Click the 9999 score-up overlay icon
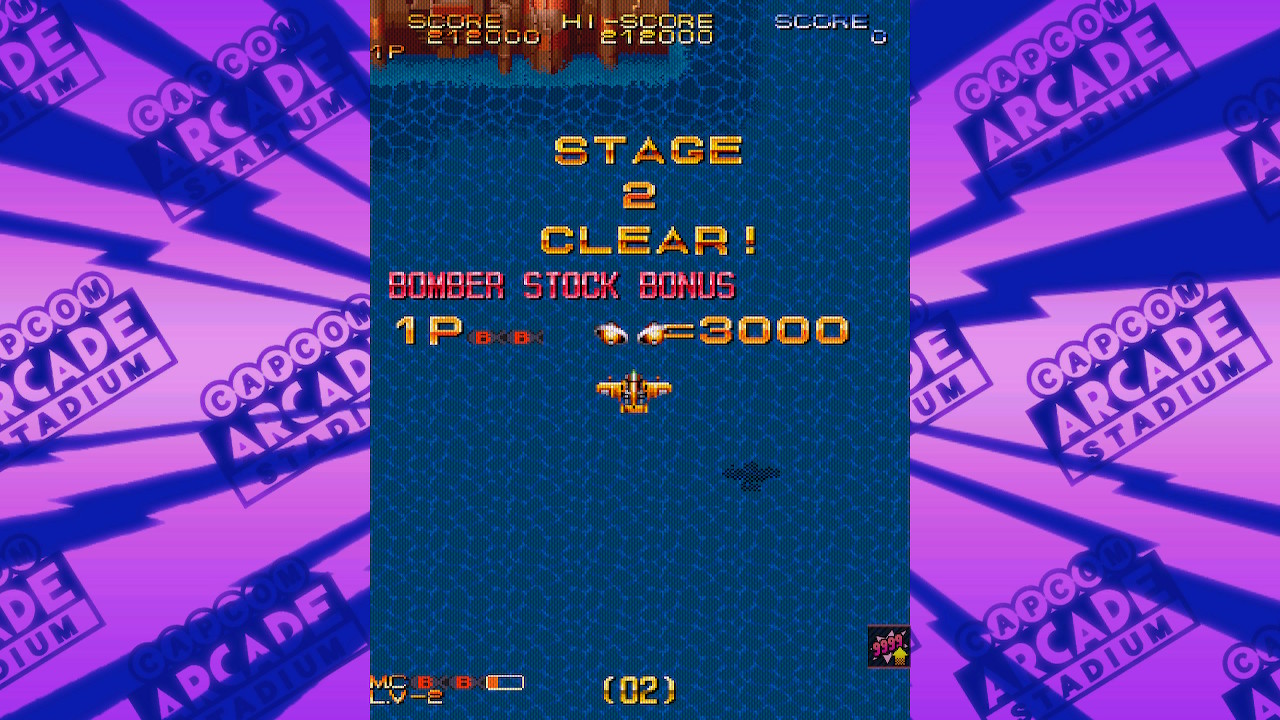Image resolution: width=1280 pixels, height=720 pixels. click(888, 647)
